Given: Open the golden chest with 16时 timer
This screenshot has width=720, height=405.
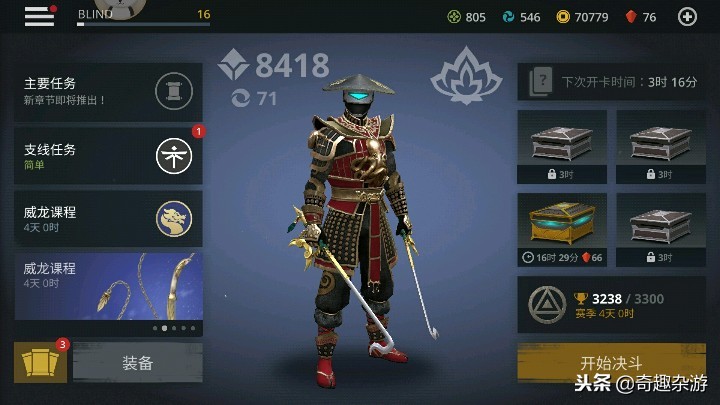Looking at the screenshot, I should 561,229.
